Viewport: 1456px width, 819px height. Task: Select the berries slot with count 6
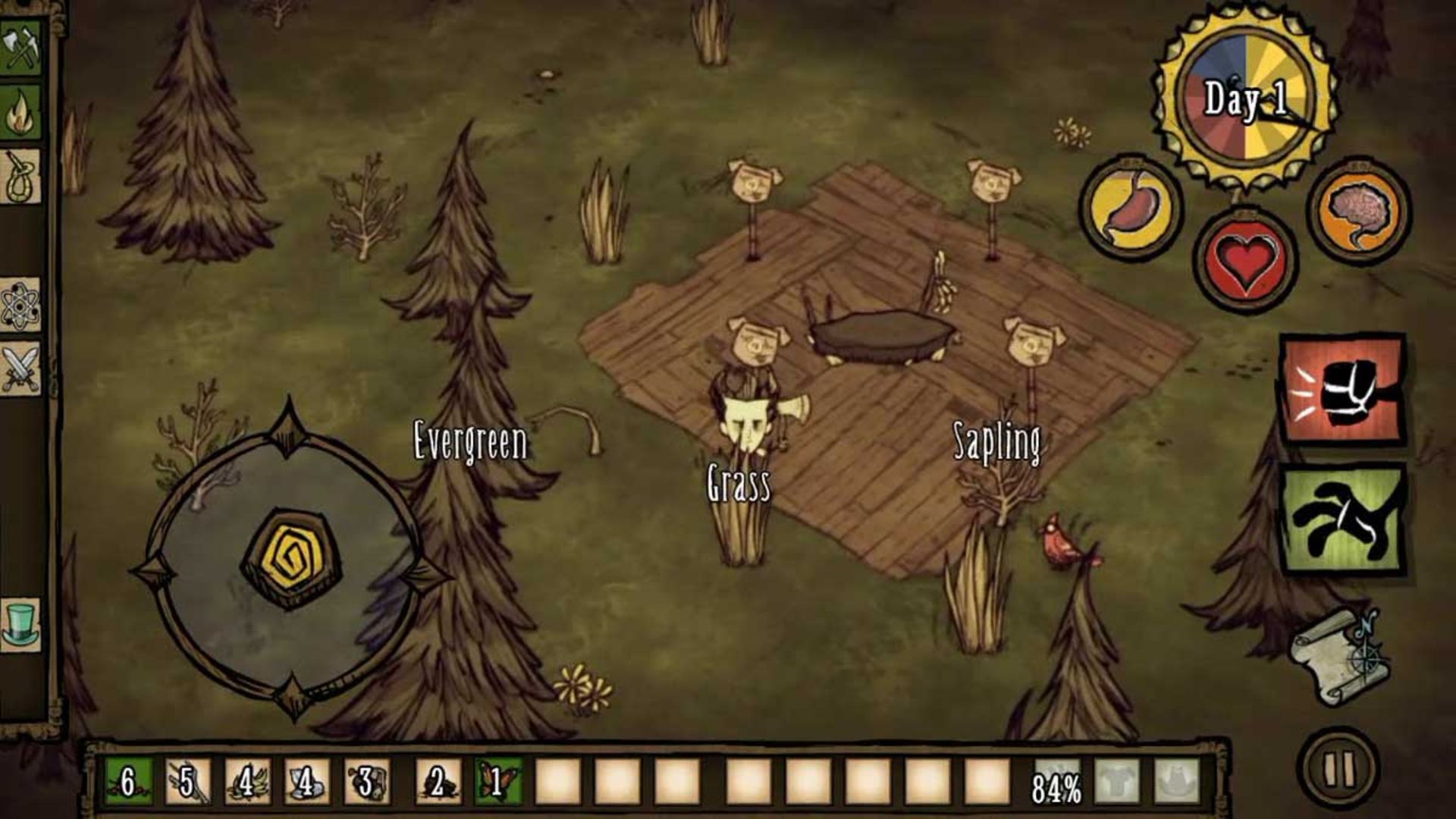tap(128, 781)
